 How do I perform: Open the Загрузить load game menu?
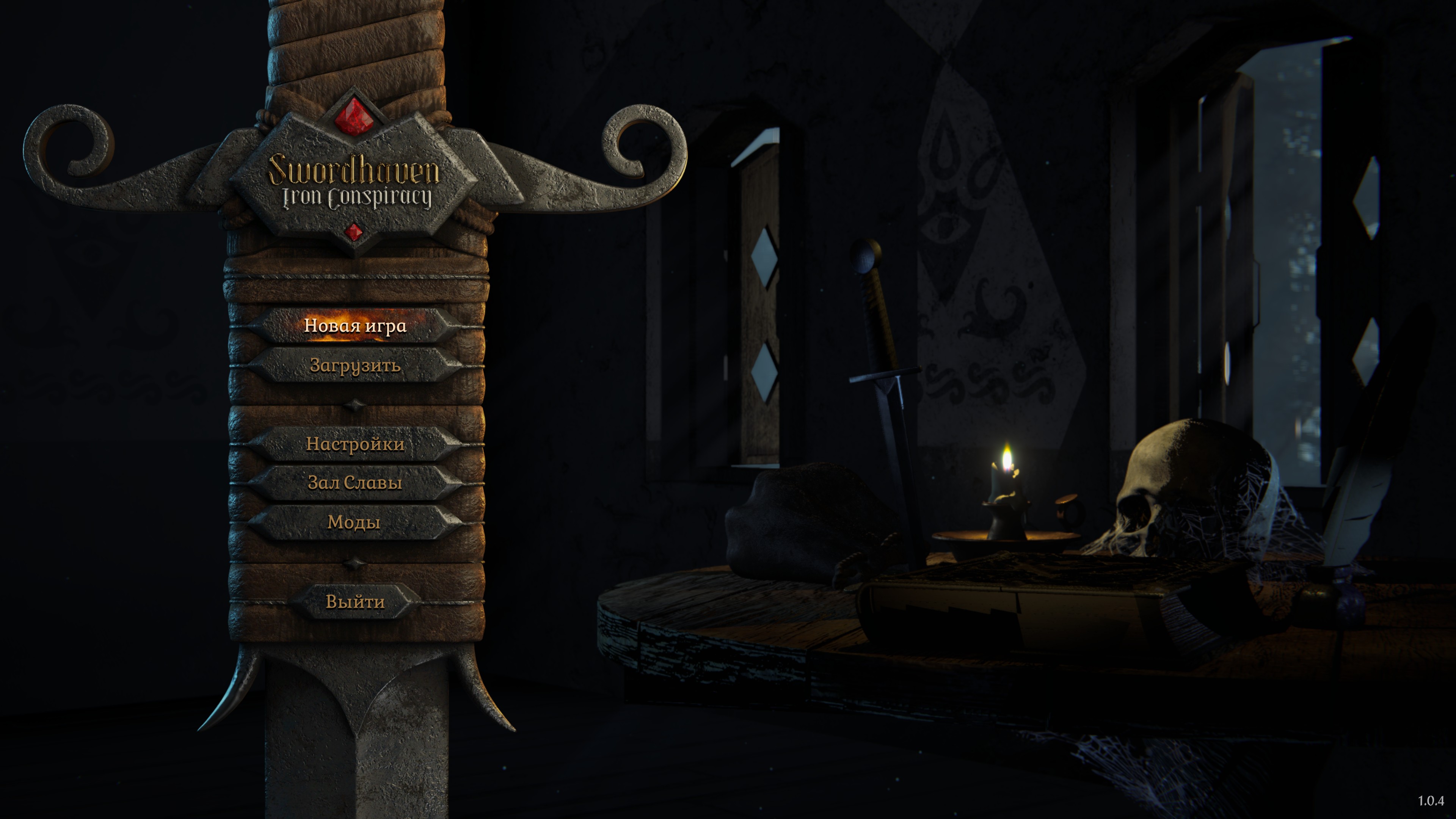tap(355, 366)
